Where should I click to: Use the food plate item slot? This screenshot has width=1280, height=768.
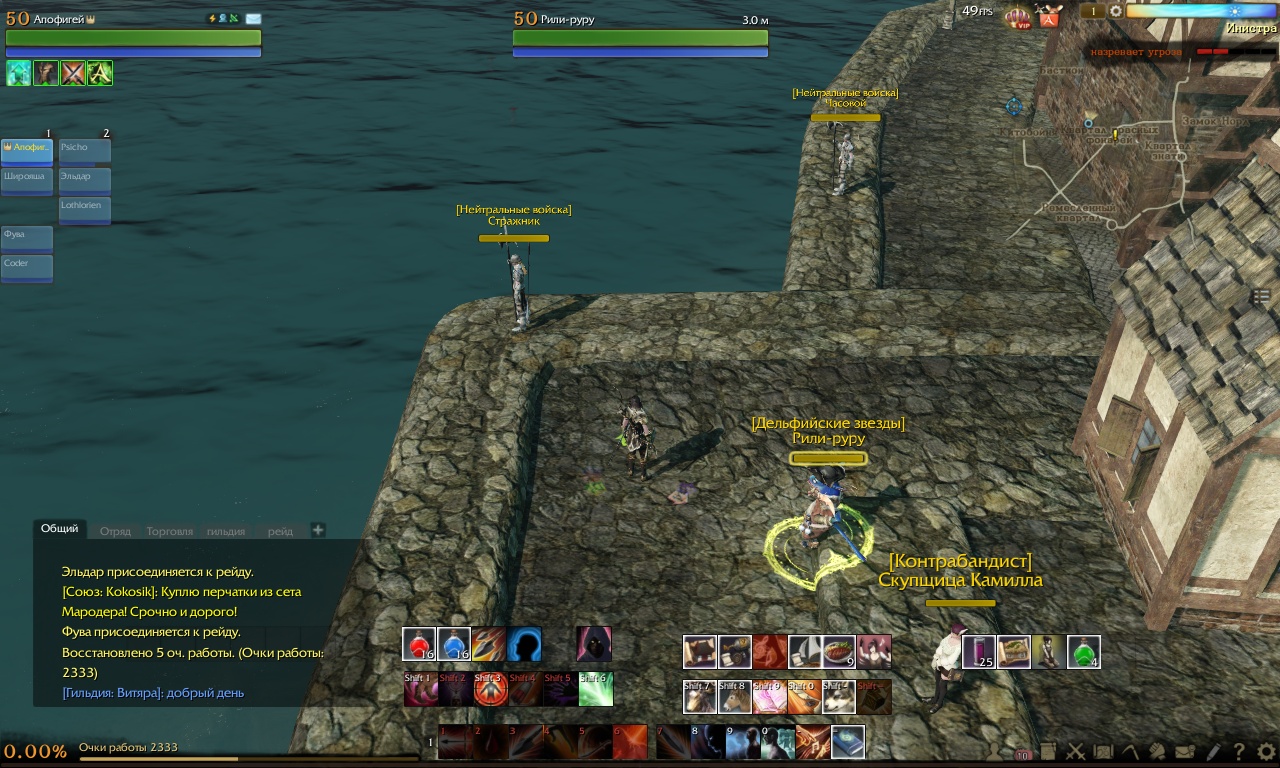[x=839, y=651]
